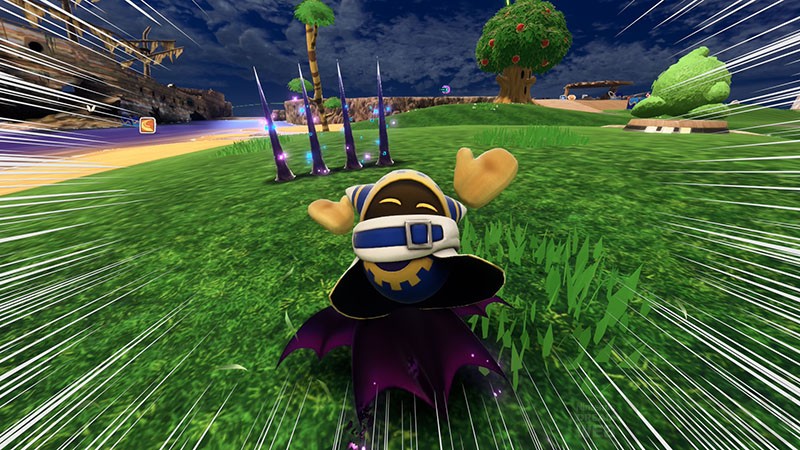The image size is (800, 450).
Task: Click the orange swirl waypoint marker
Action: click(x=147, y=125)
